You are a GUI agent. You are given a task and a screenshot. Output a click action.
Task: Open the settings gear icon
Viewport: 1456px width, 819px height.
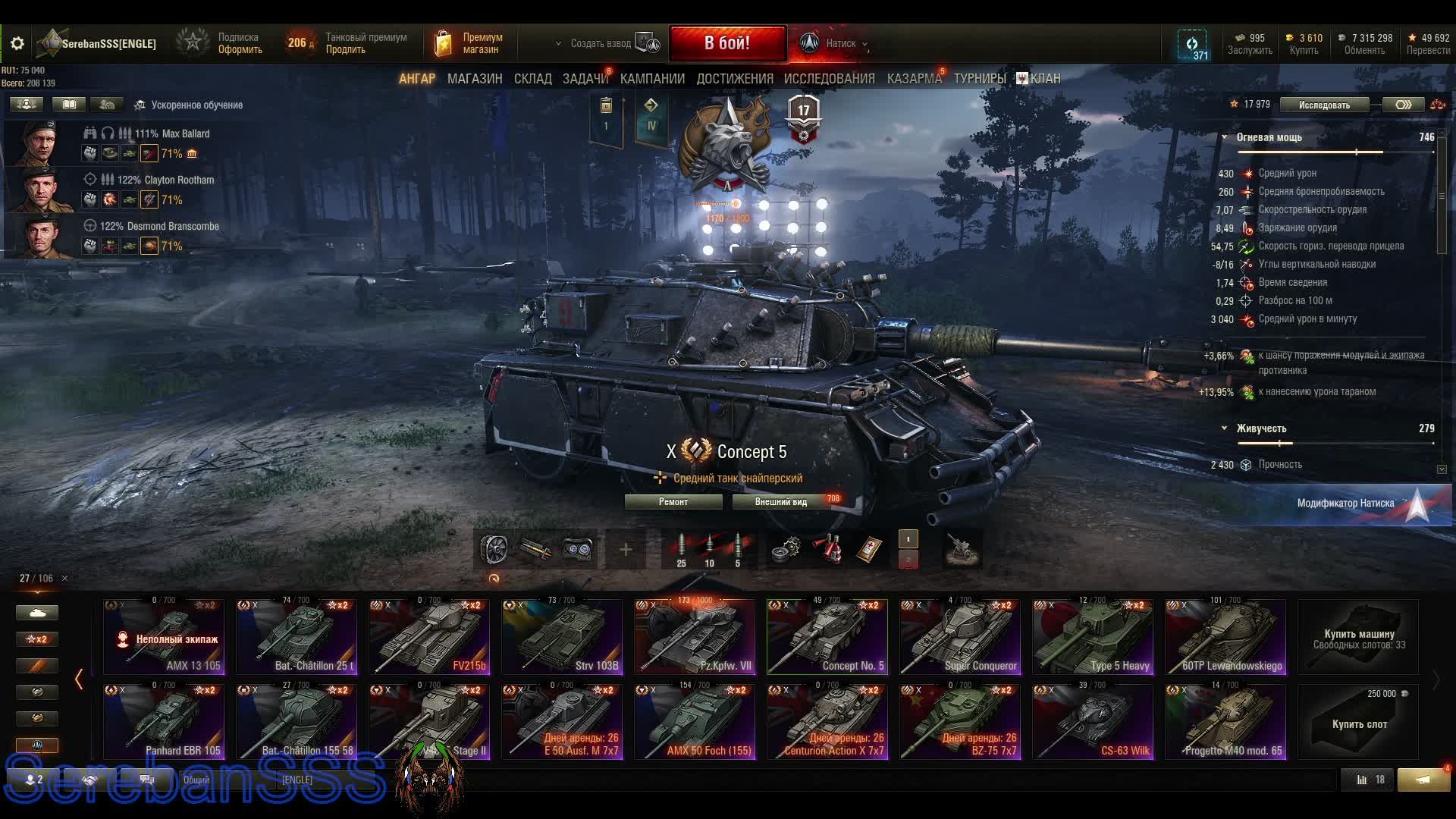click(x=17, y=44)
